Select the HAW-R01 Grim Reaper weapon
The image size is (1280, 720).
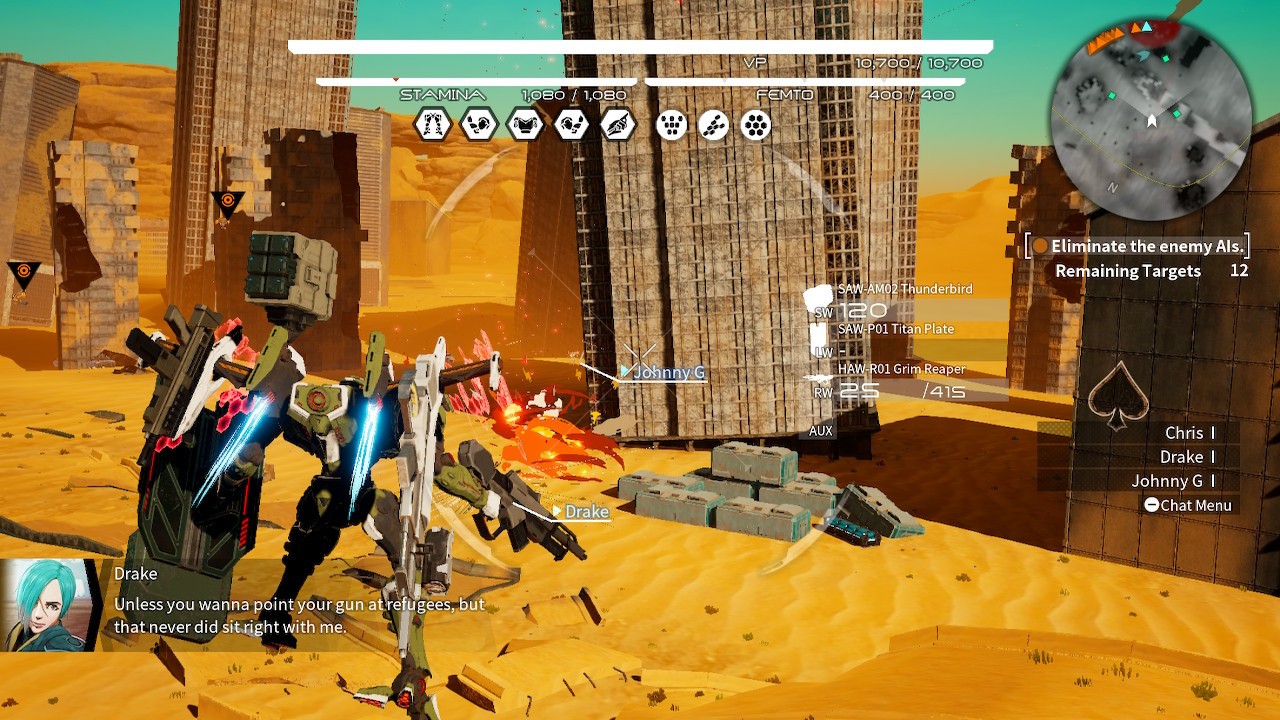(901, 370)
